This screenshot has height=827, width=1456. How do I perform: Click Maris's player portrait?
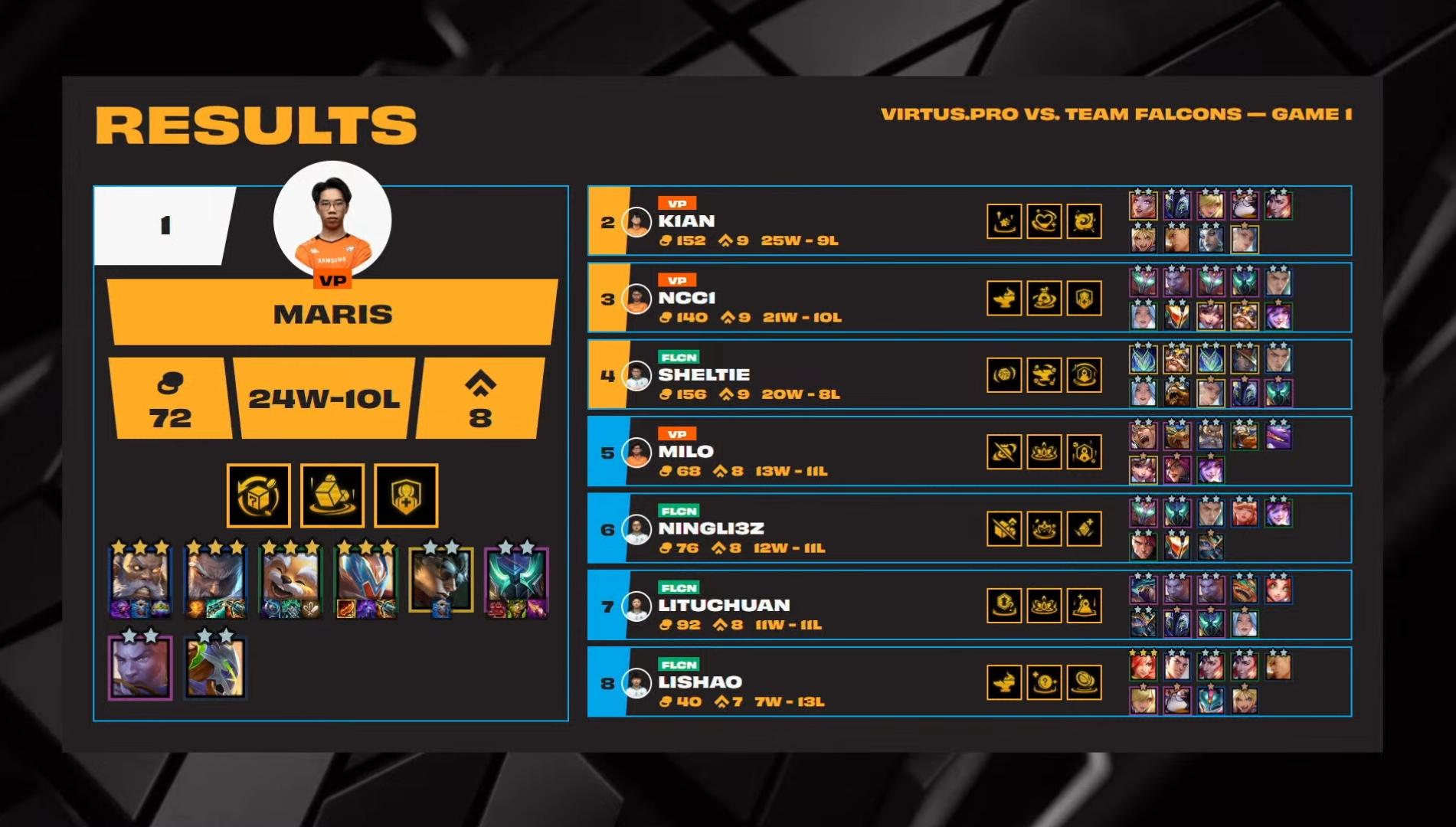tap(332, 220)
